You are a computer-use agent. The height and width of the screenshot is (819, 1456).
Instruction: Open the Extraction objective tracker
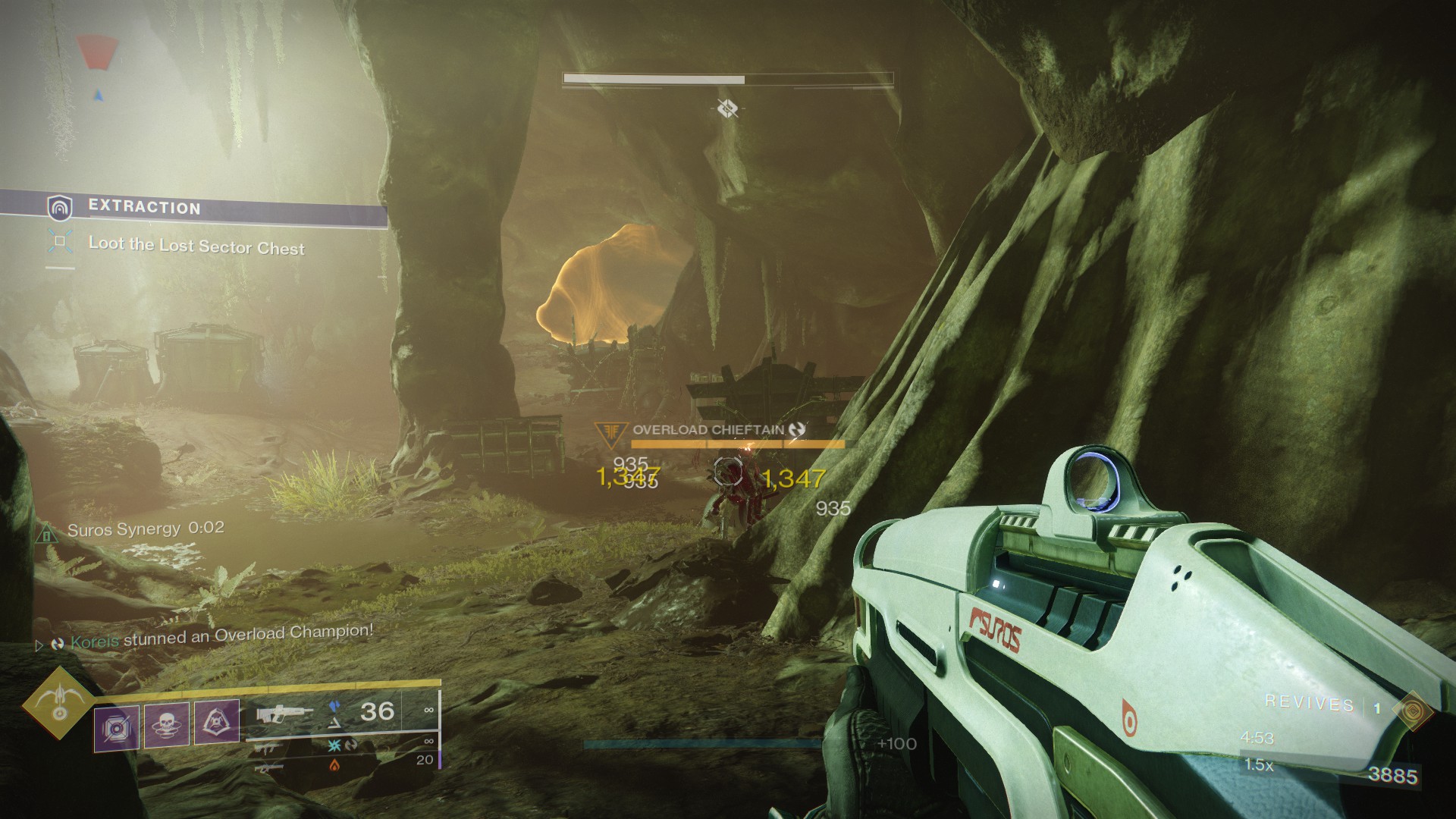click(x=144, y=208)
